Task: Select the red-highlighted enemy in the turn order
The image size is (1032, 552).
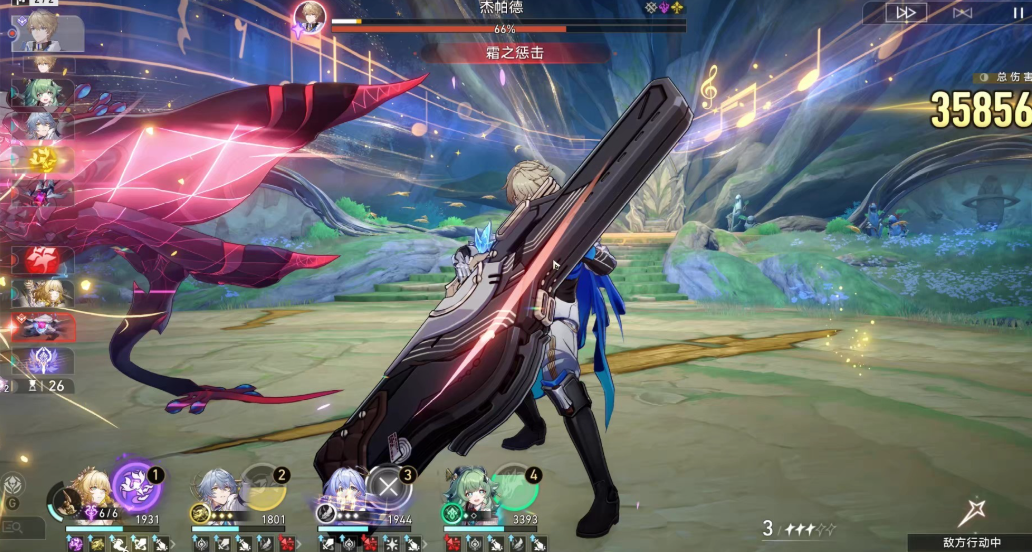Action: [x=42, y=326]
